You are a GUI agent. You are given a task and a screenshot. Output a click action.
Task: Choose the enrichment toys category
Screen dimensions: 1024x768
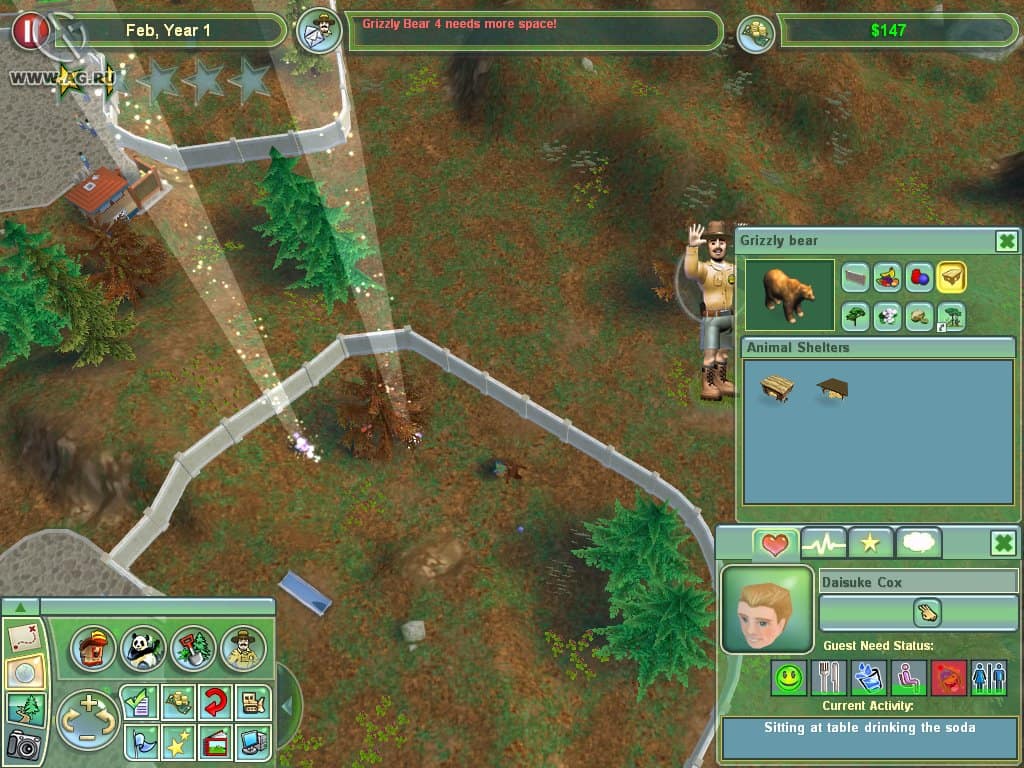(919, 278)
